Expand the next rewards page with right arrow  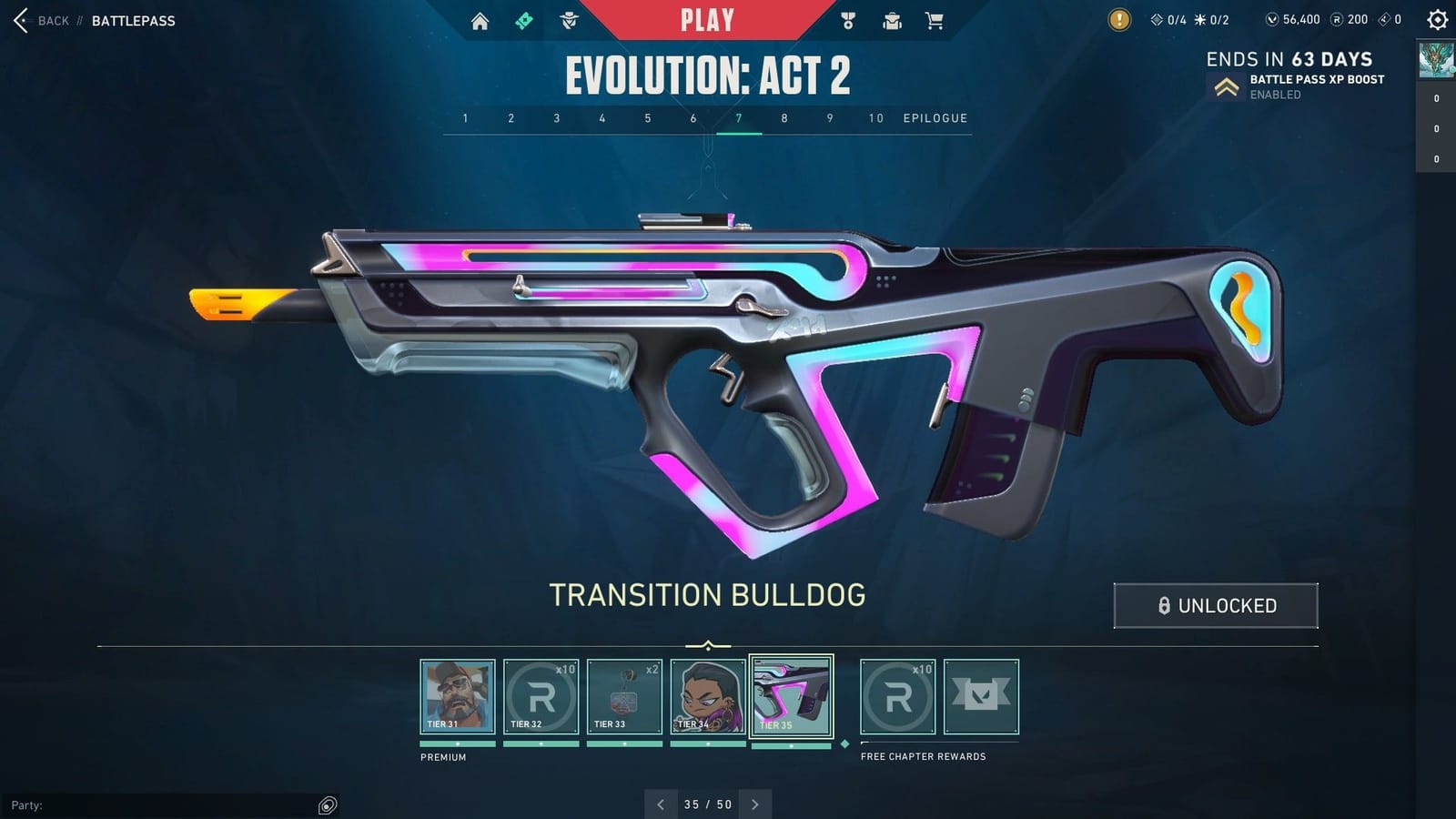(754, 804)
